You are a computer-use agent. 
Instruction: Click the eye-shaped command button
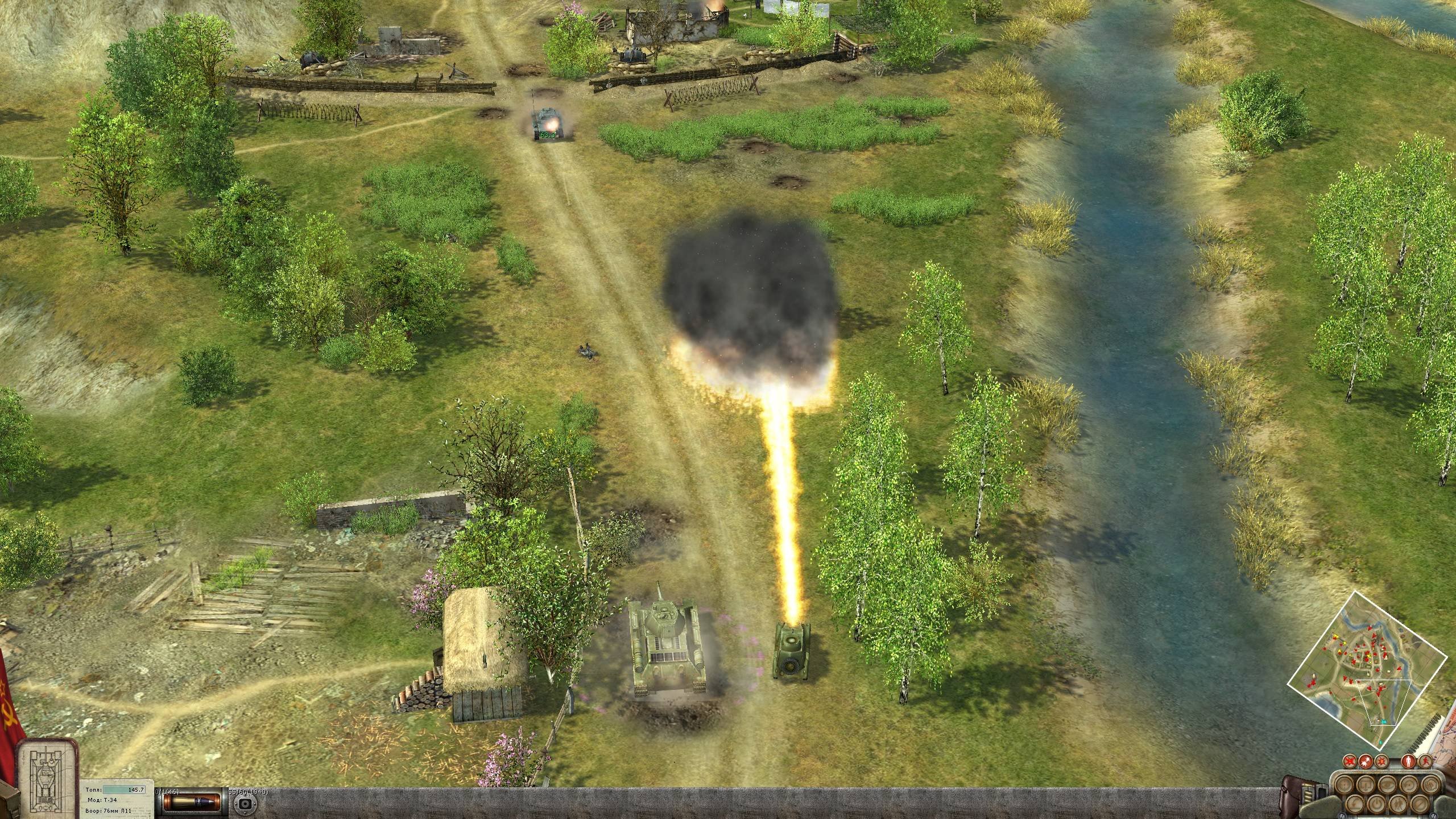tap(1387, 784)
